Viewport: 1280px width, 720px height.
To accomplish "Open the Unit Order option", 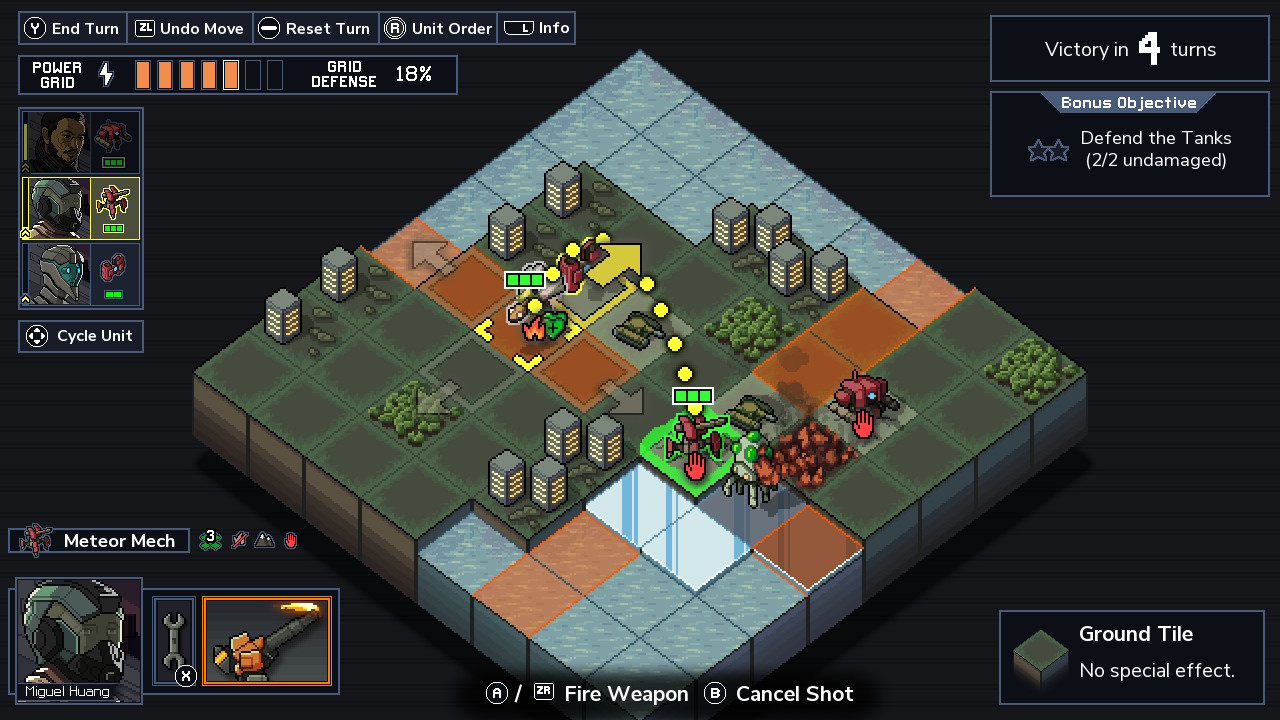I will 438,28.
